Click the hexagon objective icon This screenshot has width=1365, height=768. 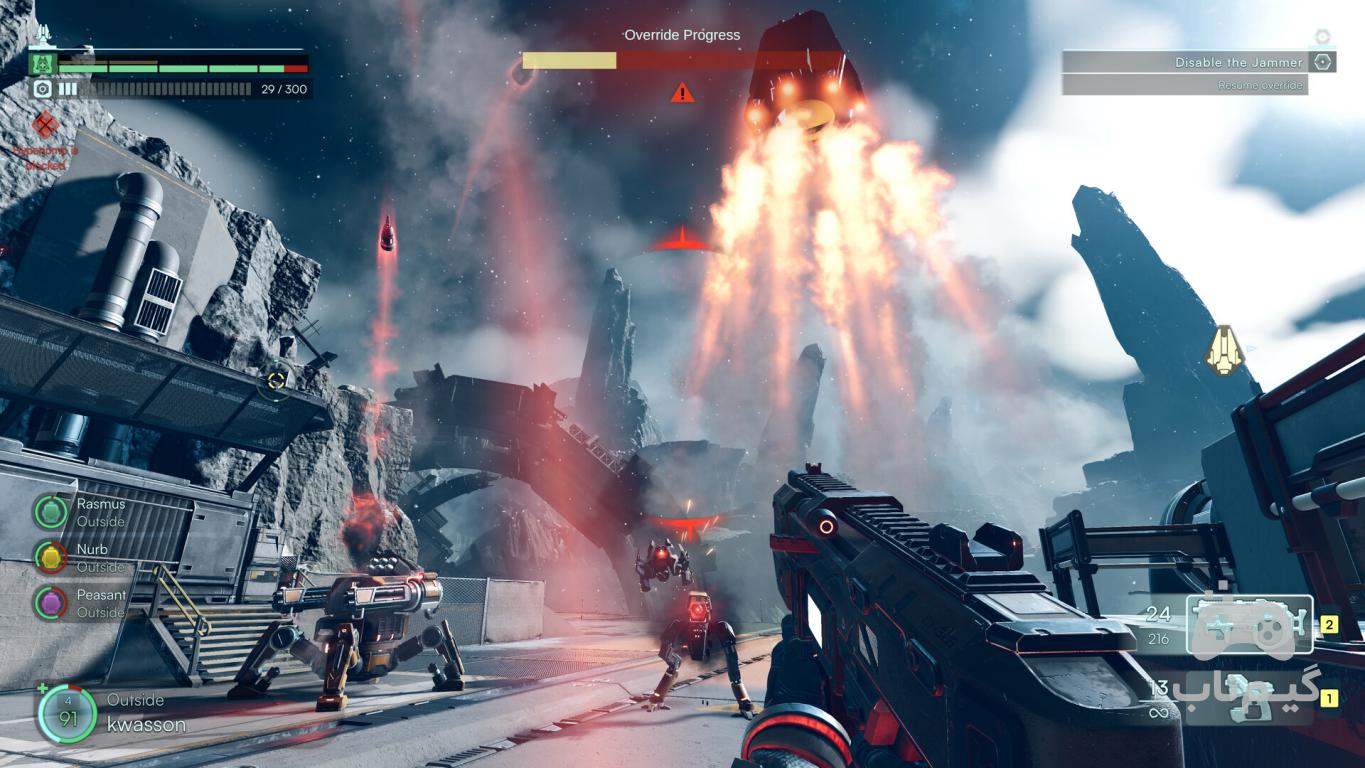[x=1323, y=62]
